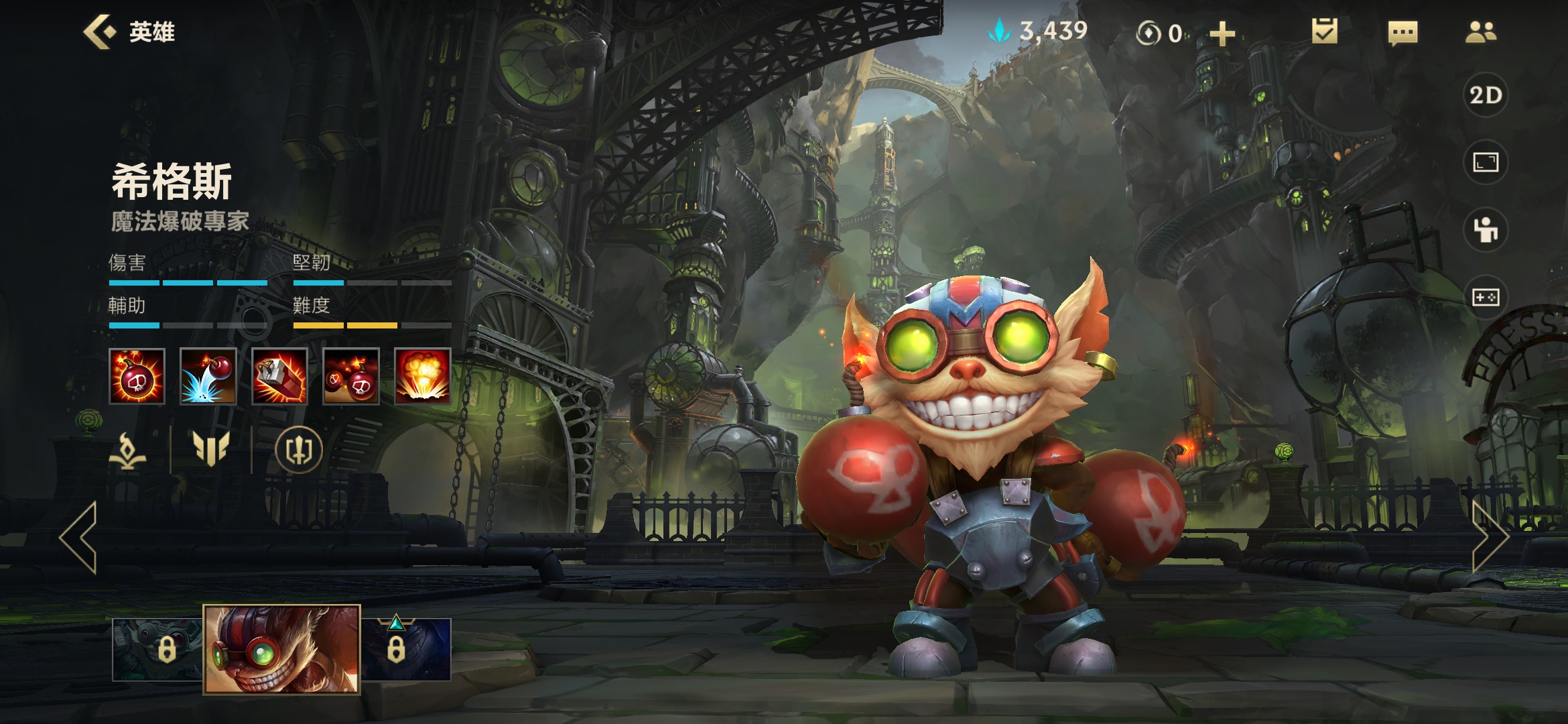Choose the locked skin thumbnail with gem marker

point(406,649)
